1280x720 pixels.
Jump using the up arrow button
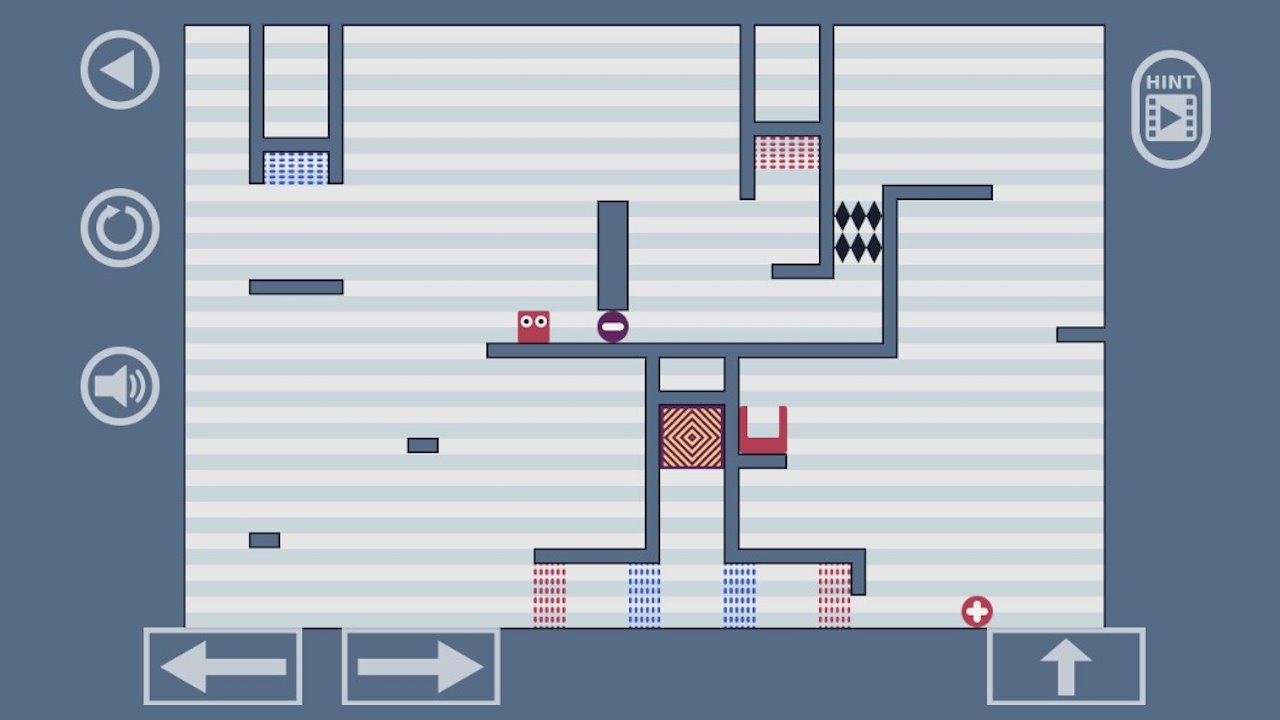click(x=1066, y=666)
